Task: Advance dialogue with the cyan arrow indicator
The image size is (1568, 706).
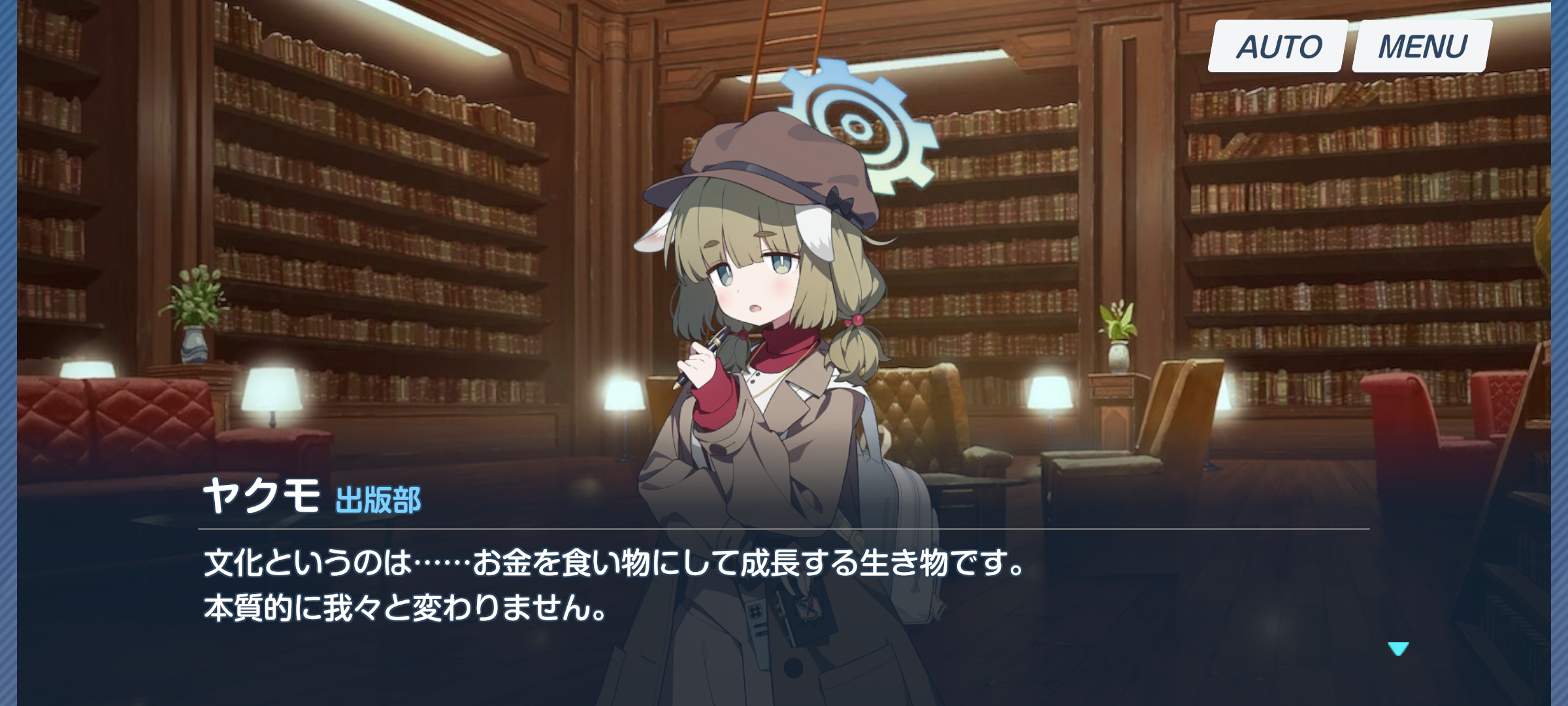Action: pos(1398,648)
